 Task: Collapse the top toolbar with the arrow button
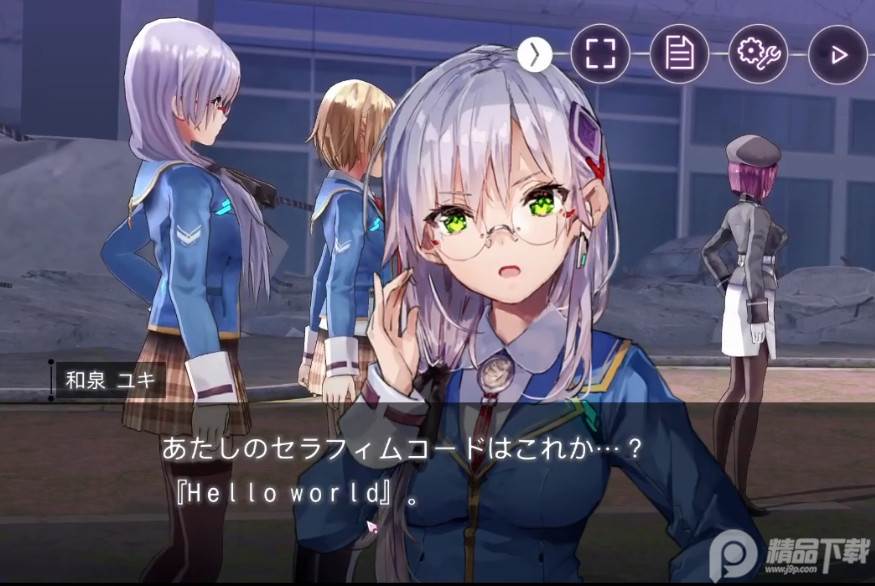(535, 54)
